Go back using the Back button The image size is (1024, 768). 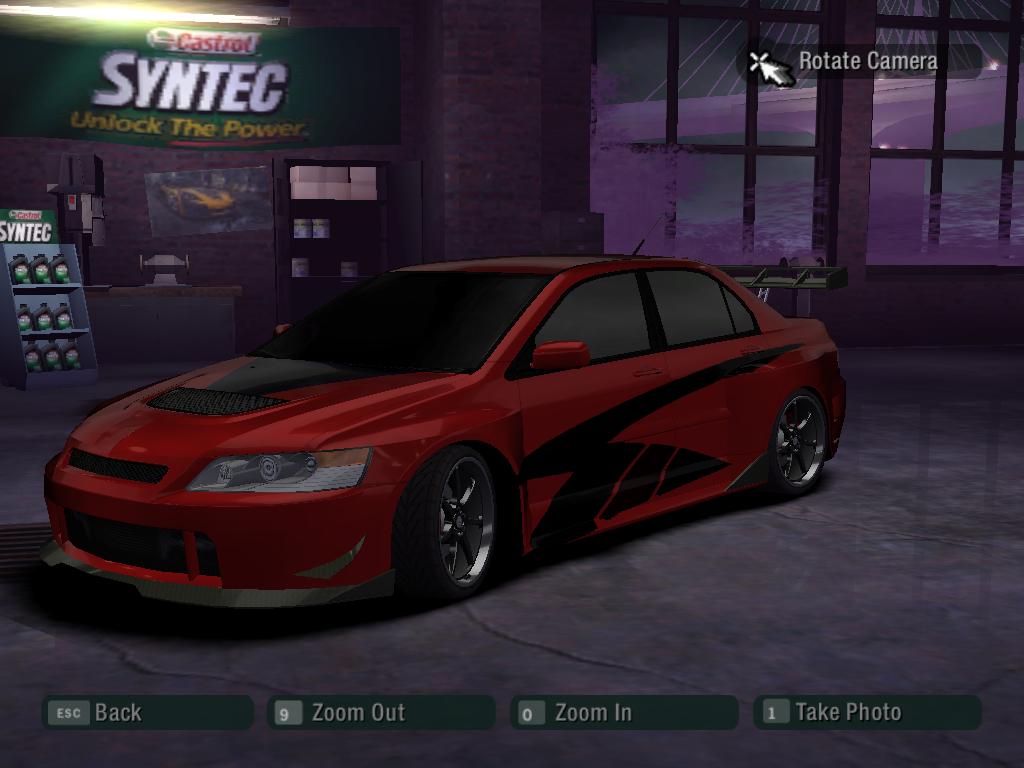click(x=146, y=713)
